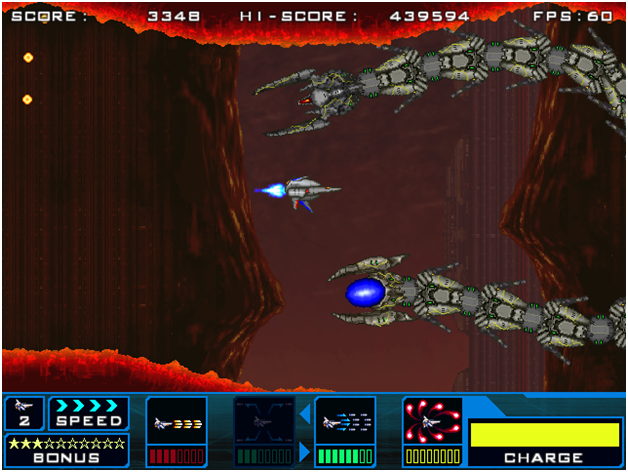Select the forward shot weapon slot
Screen dimensions: 628x472
point(177,423)
